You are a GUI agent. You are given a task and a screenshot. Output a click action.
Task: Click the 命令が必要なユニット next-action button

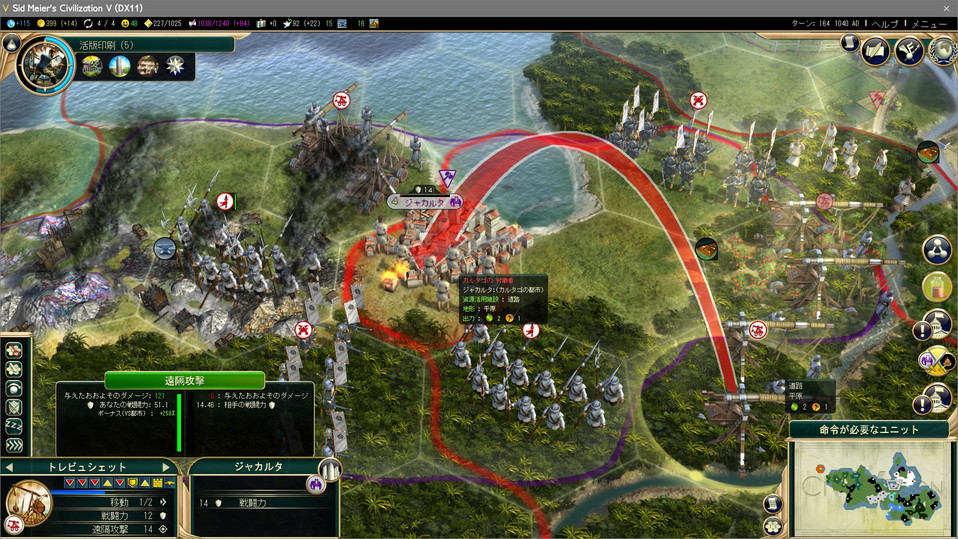point(868,429)
